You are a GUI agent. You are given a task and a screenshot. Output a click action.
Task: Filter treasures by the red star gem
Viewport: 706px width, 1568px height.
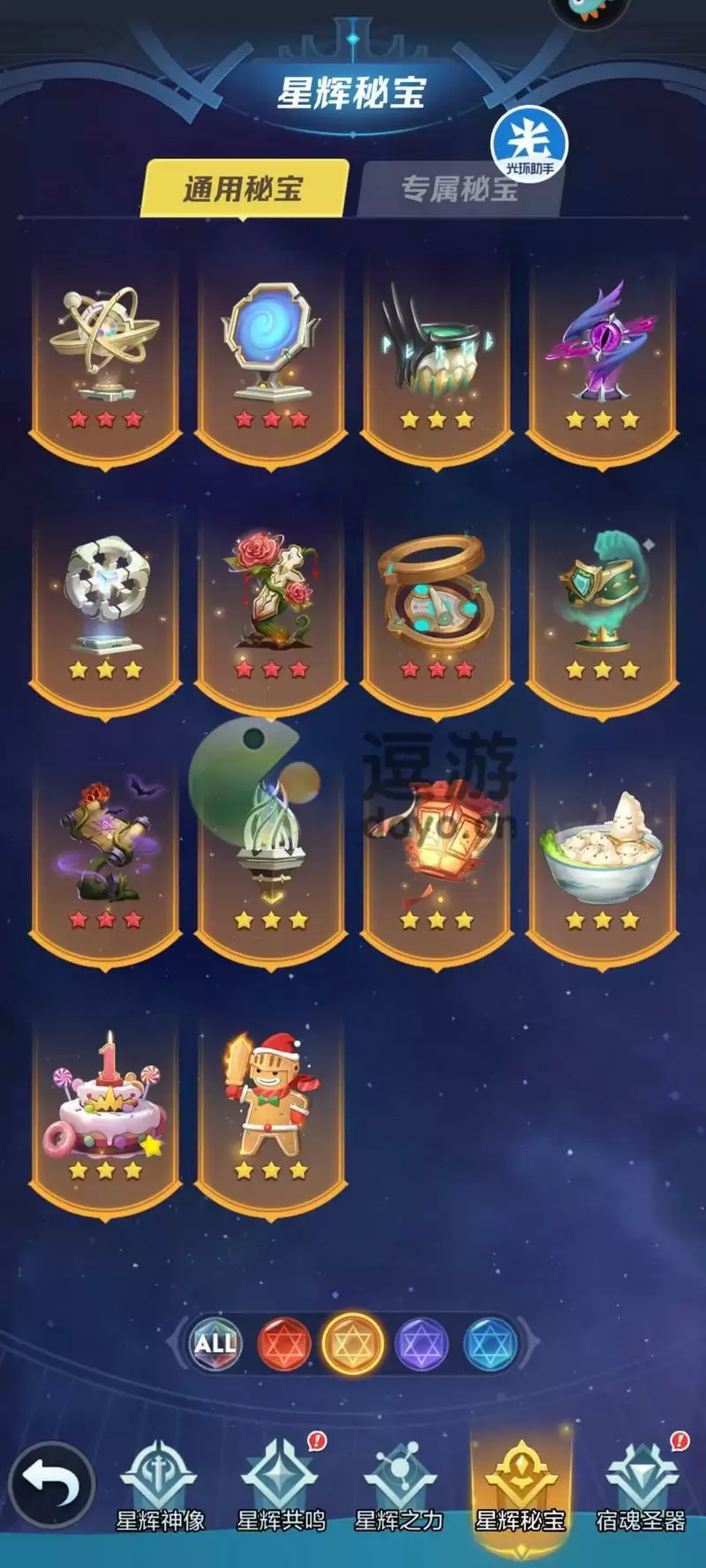[283, 1343]
